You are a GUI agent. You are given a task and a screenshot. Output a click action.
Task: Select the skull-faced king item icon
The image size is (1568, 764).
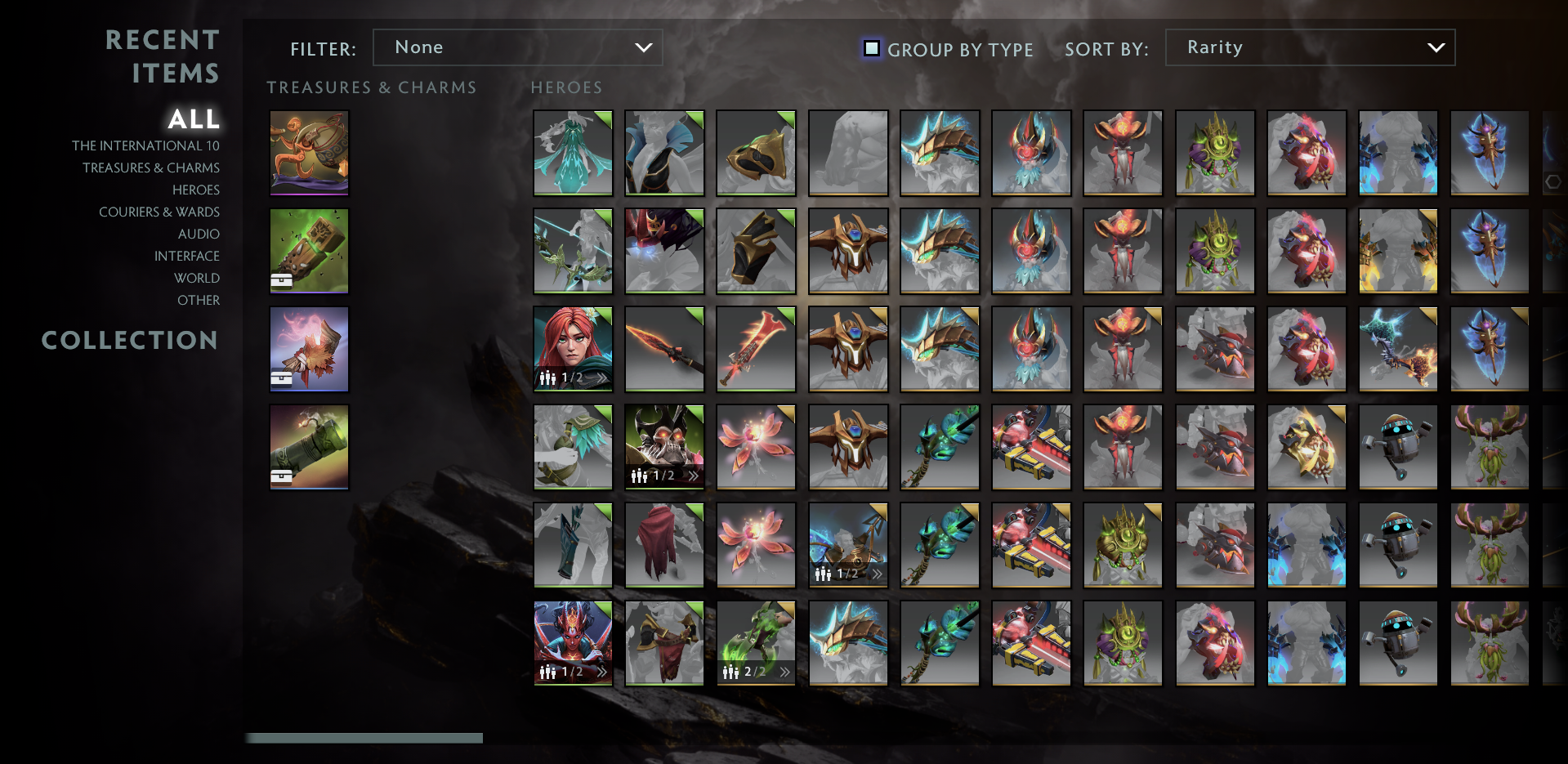click(664, 447)
